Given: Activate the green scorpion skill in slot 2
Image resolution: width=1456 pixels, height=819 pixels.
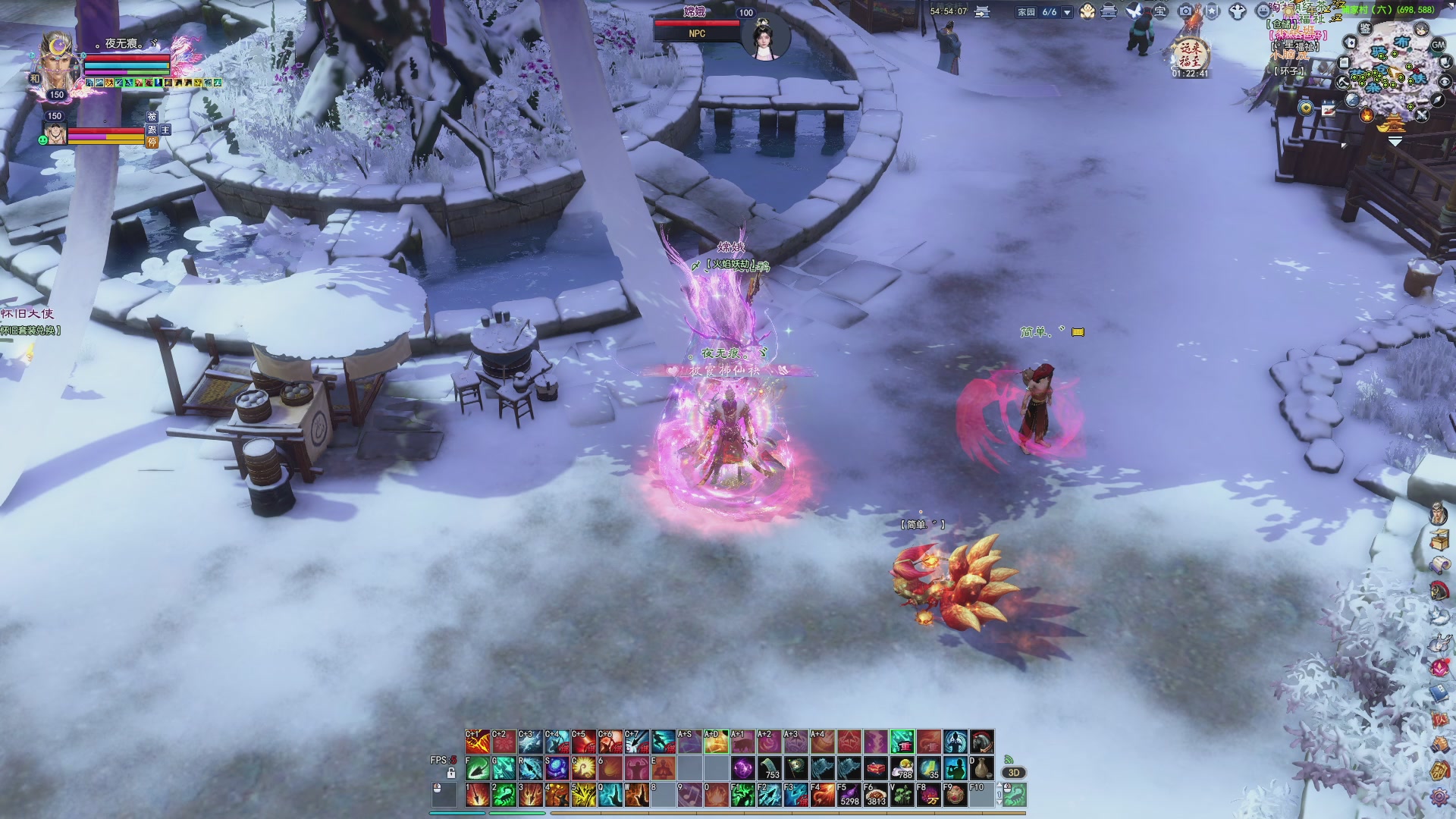Looking at the screenshot, I should (504, 795).
